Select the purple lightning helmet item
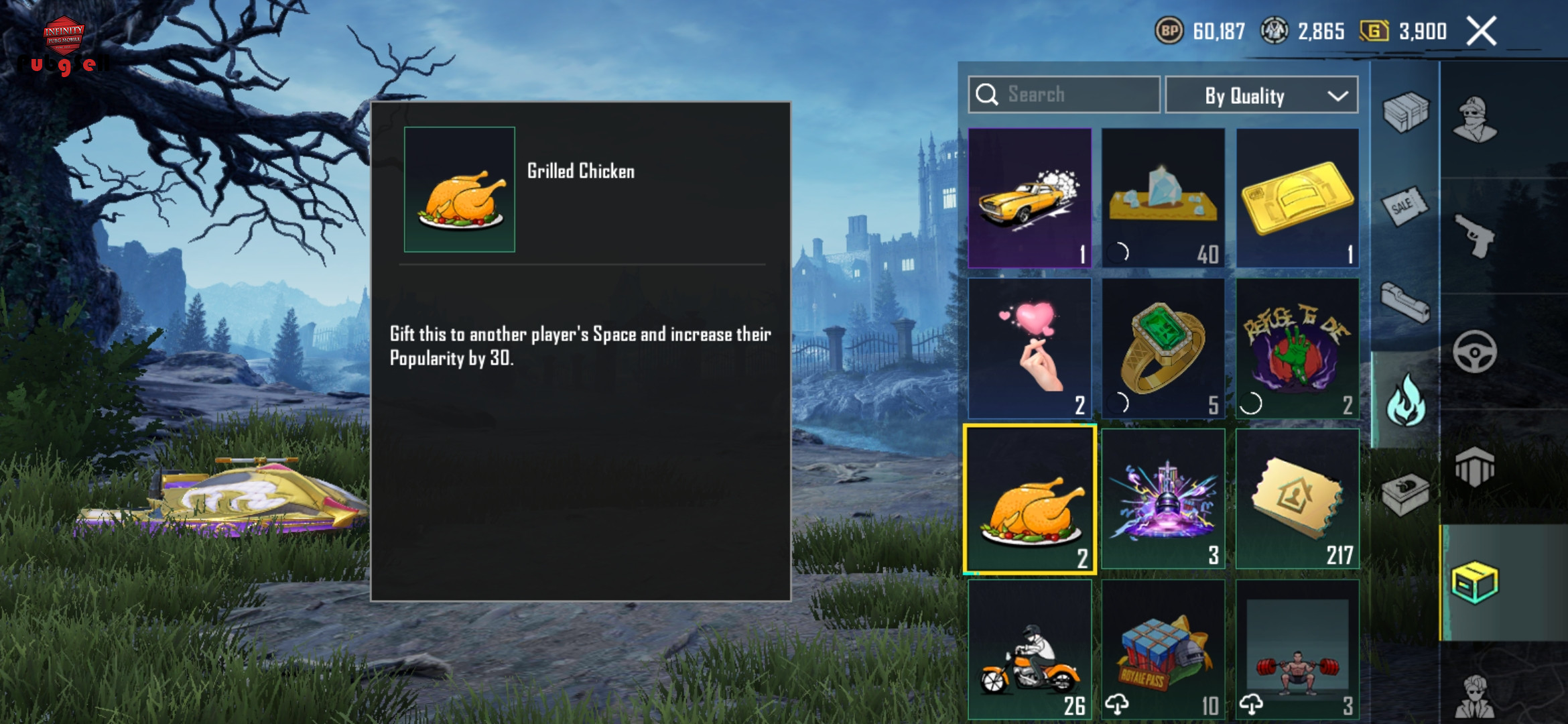 [1163, 499]
